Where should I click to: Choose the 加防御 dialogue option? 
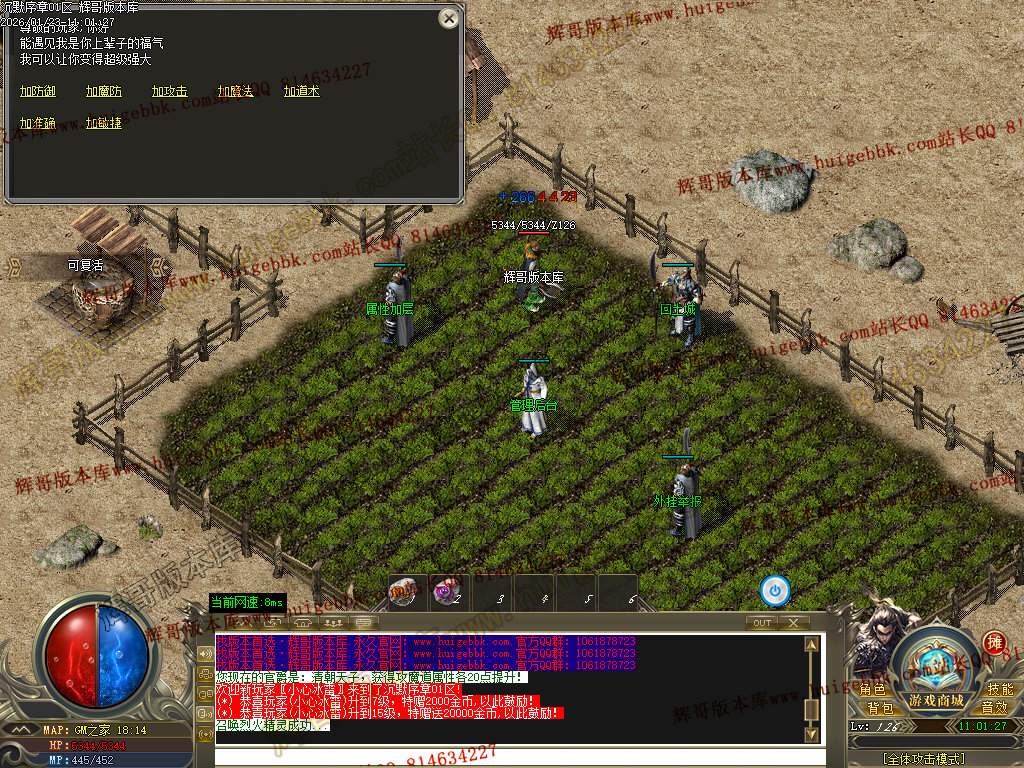pyautogui.click(x=38, y=91)
